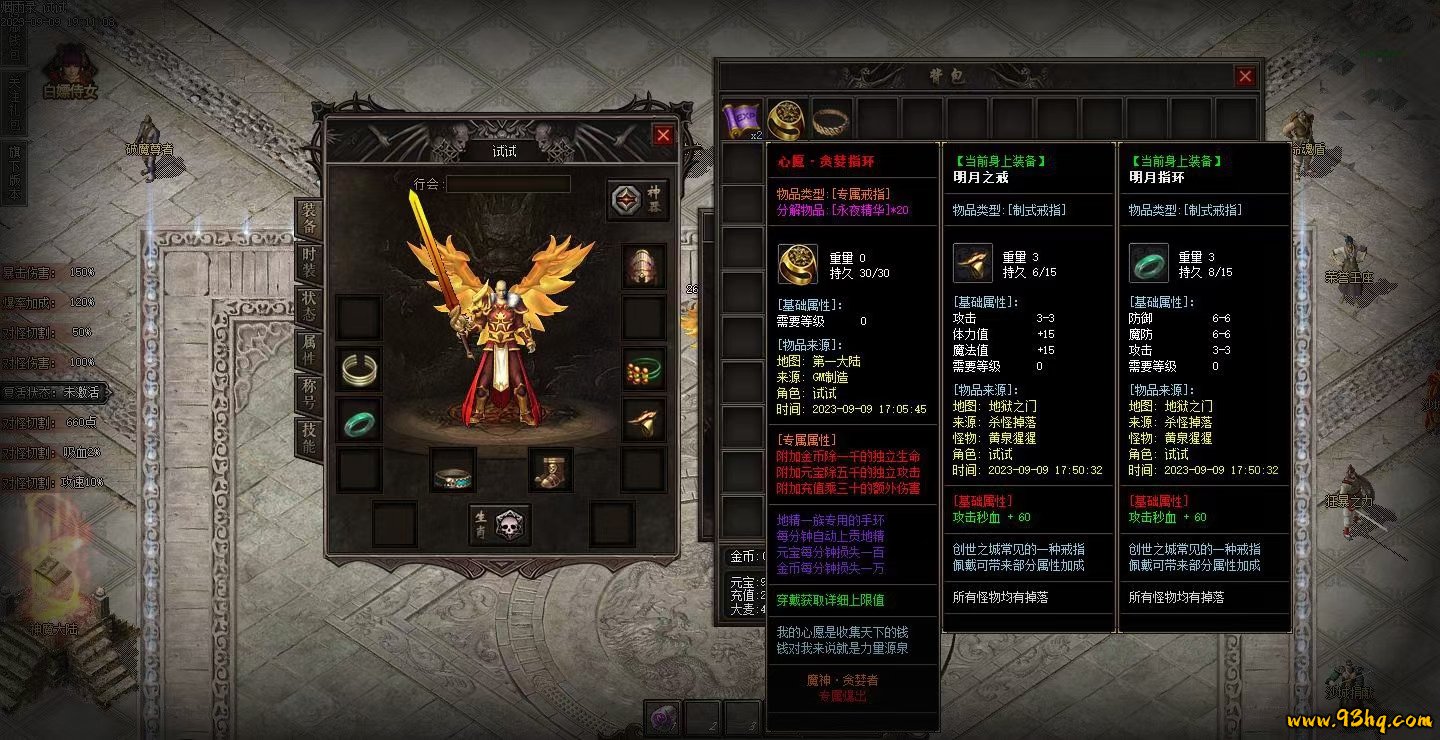Open the 关注礼包 gift pack menu
The width and height of the screenshot is (1440, 740).
pos(14,100)
